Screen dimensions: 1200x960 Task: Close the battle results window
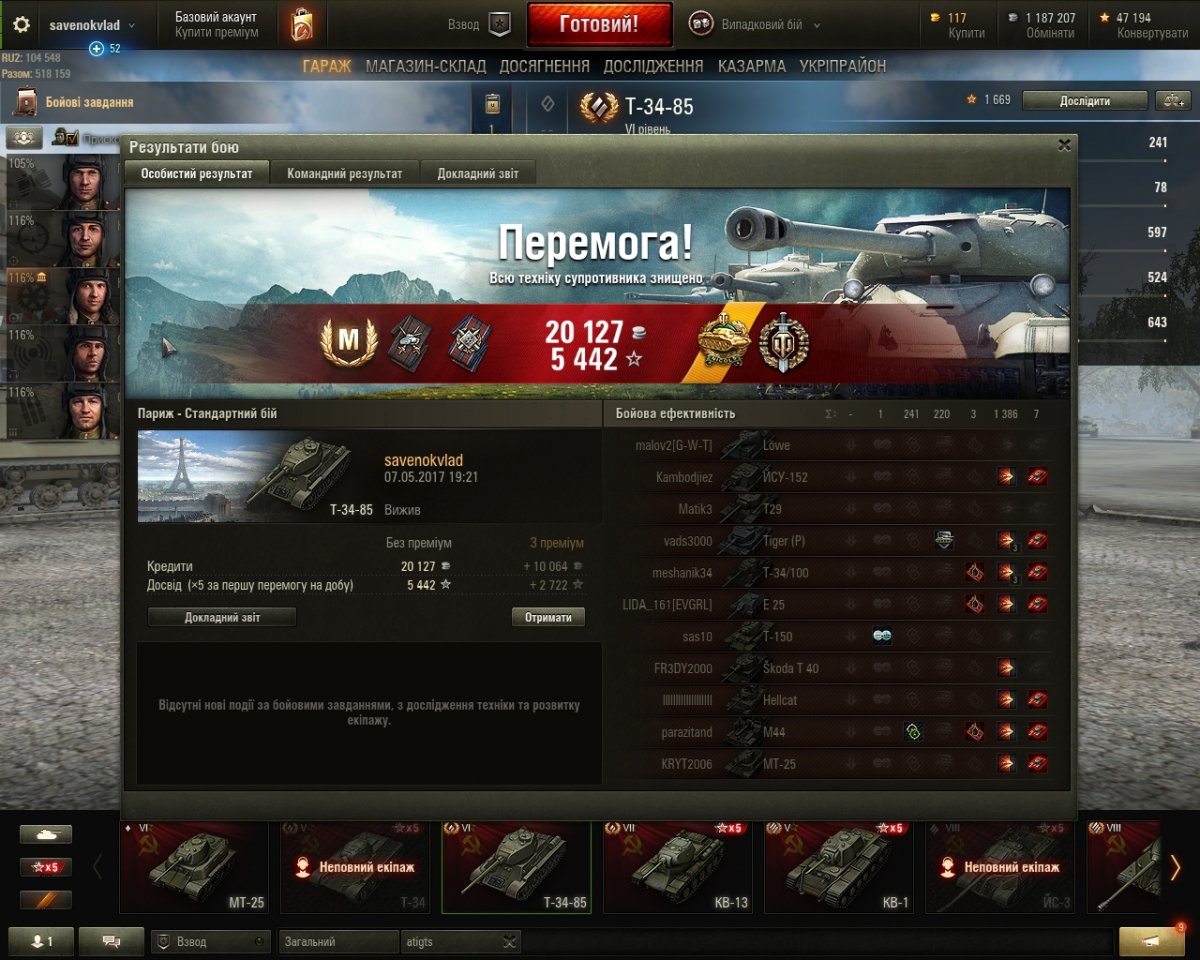coord(1064,145)
